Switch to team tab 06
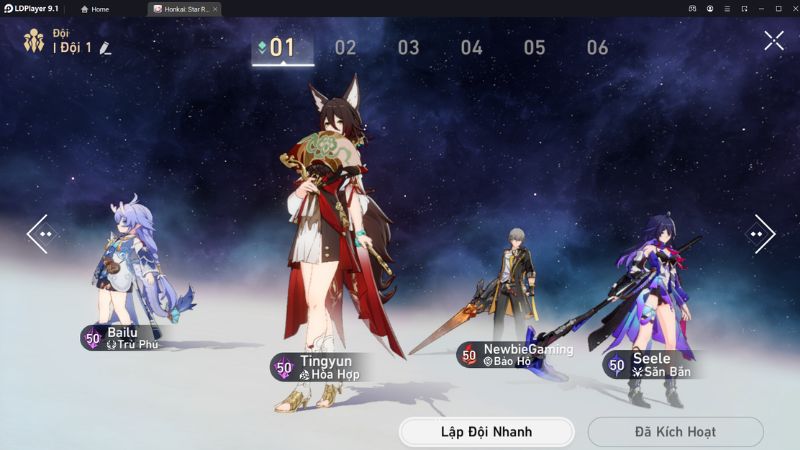Viewport: 800px width, 450px height. [597, 47]
